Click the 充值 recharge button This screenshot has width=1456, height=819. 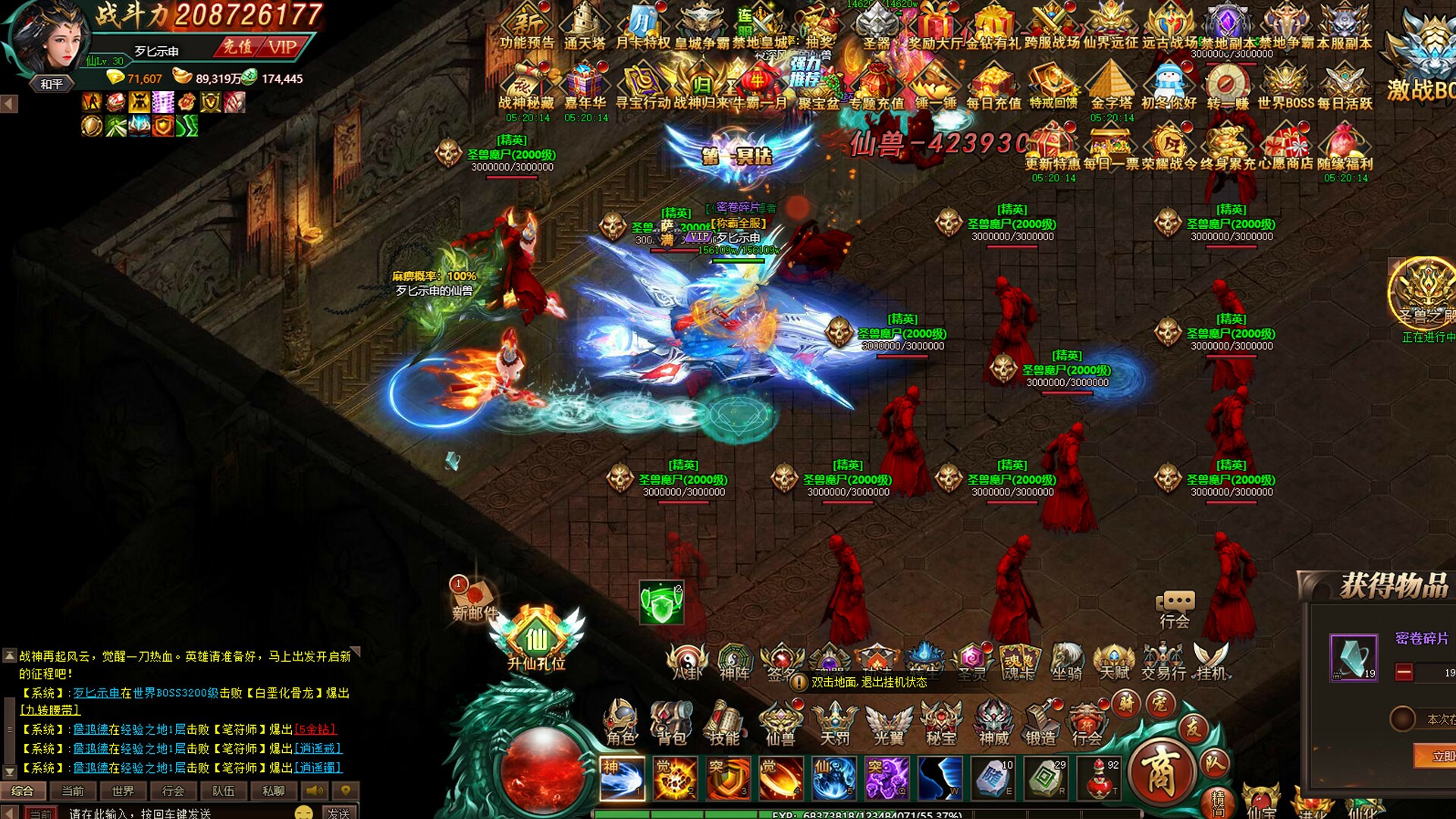(237, 47)
